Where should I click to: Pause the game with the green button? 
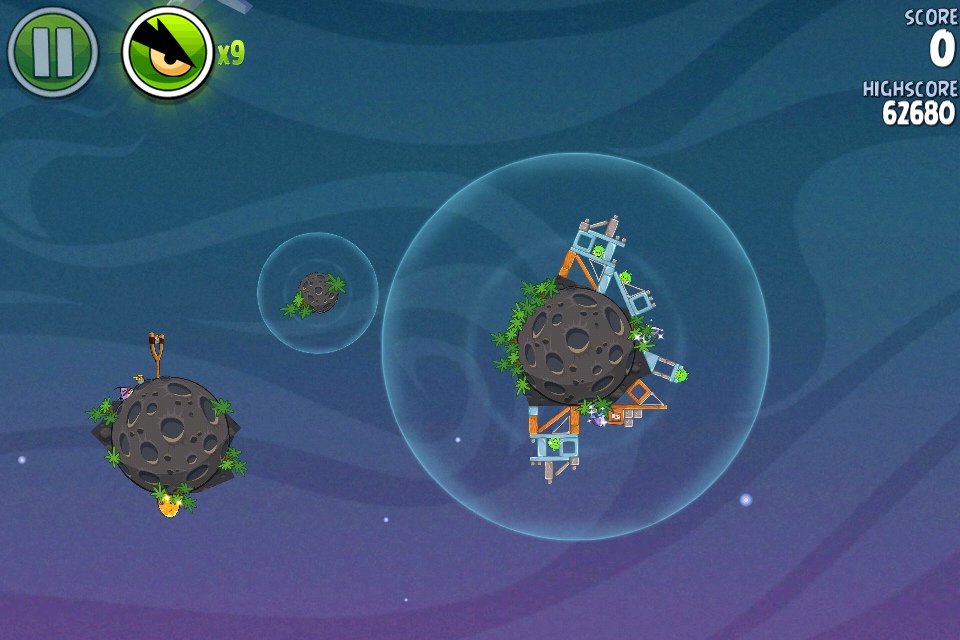click(x=52, y=52)
